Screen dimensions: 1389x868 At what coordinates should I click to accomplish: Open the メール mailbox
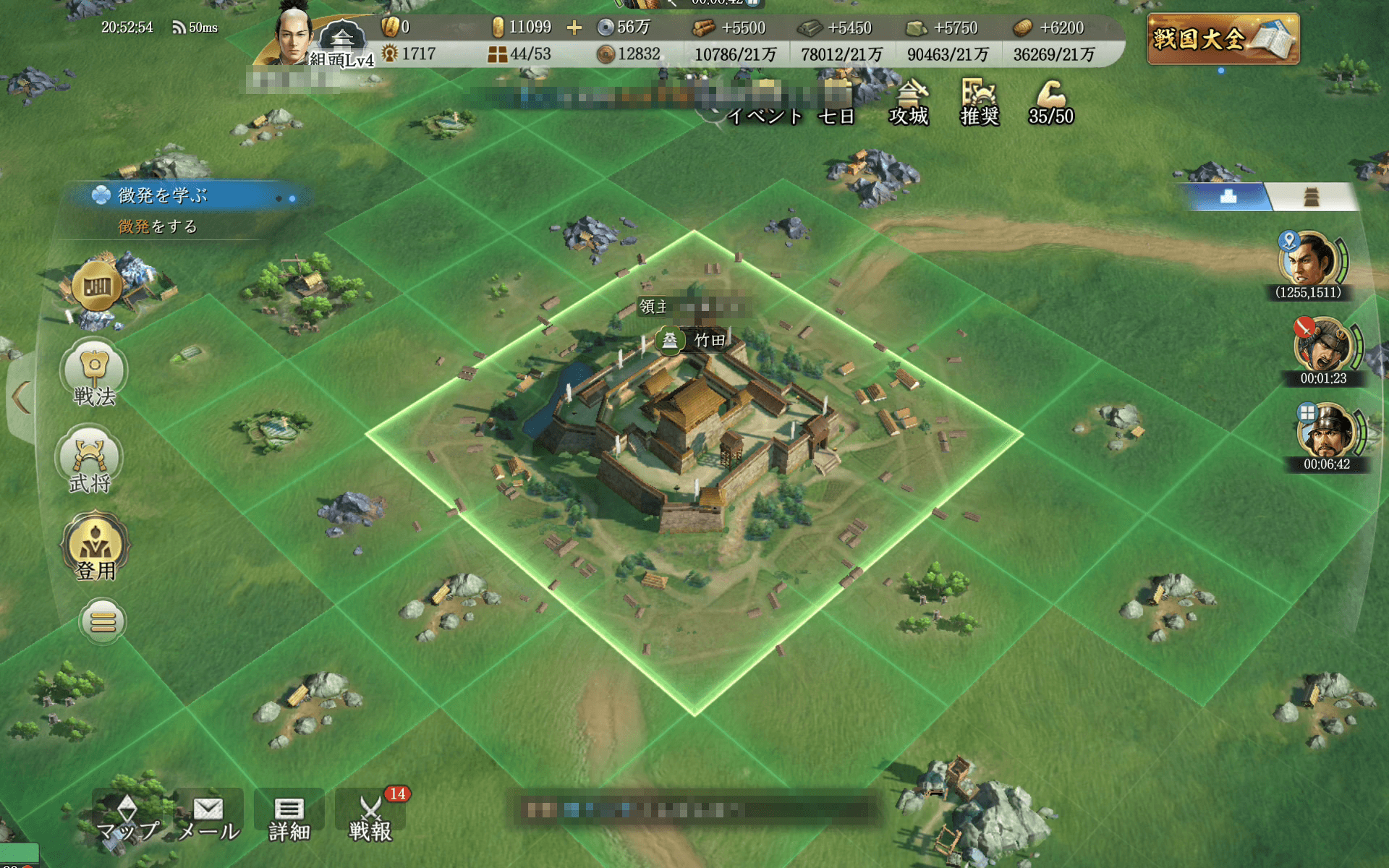[208, 817]
